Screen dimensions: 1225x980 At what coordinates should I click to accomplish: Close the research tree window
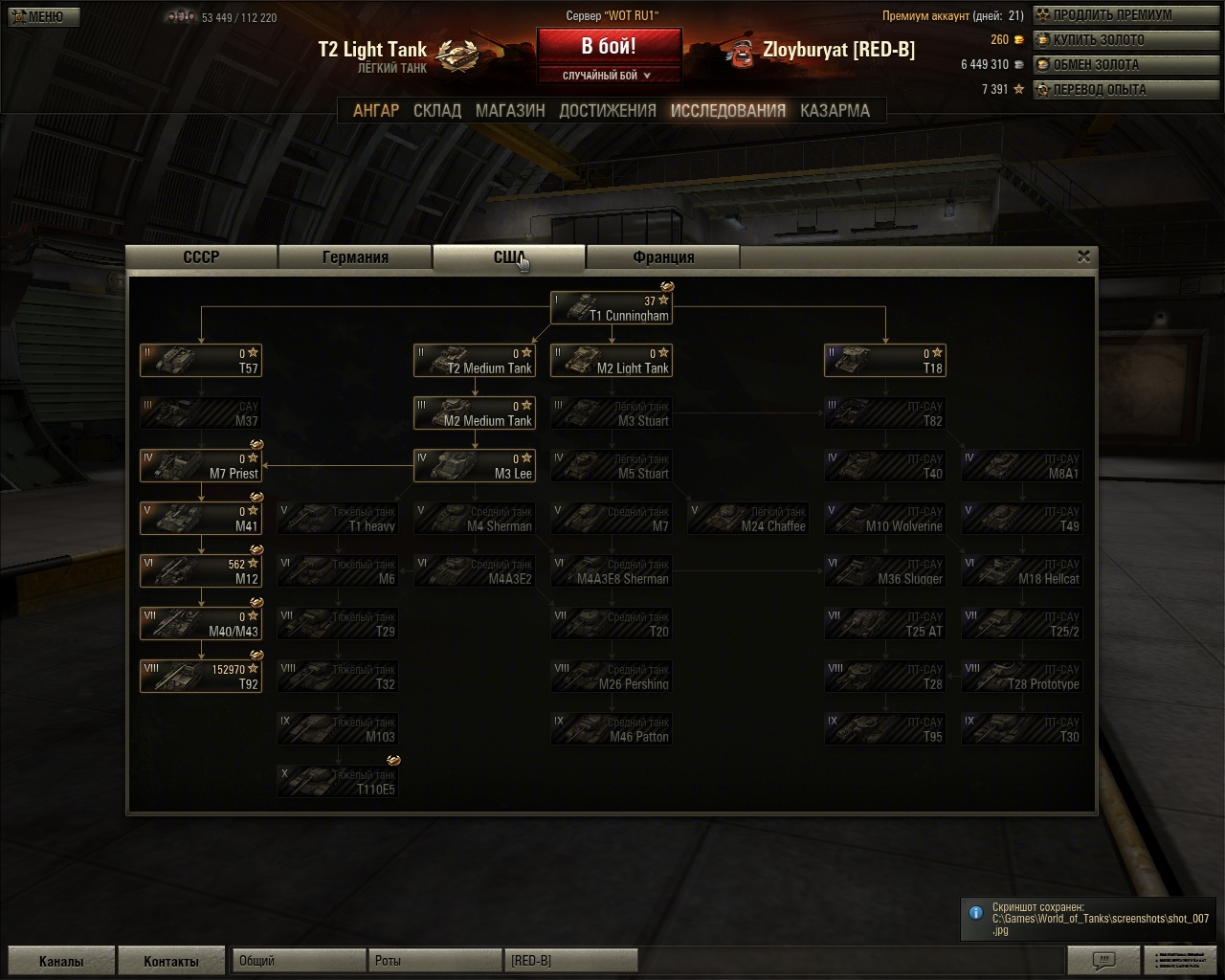[x=1083, y=256]
